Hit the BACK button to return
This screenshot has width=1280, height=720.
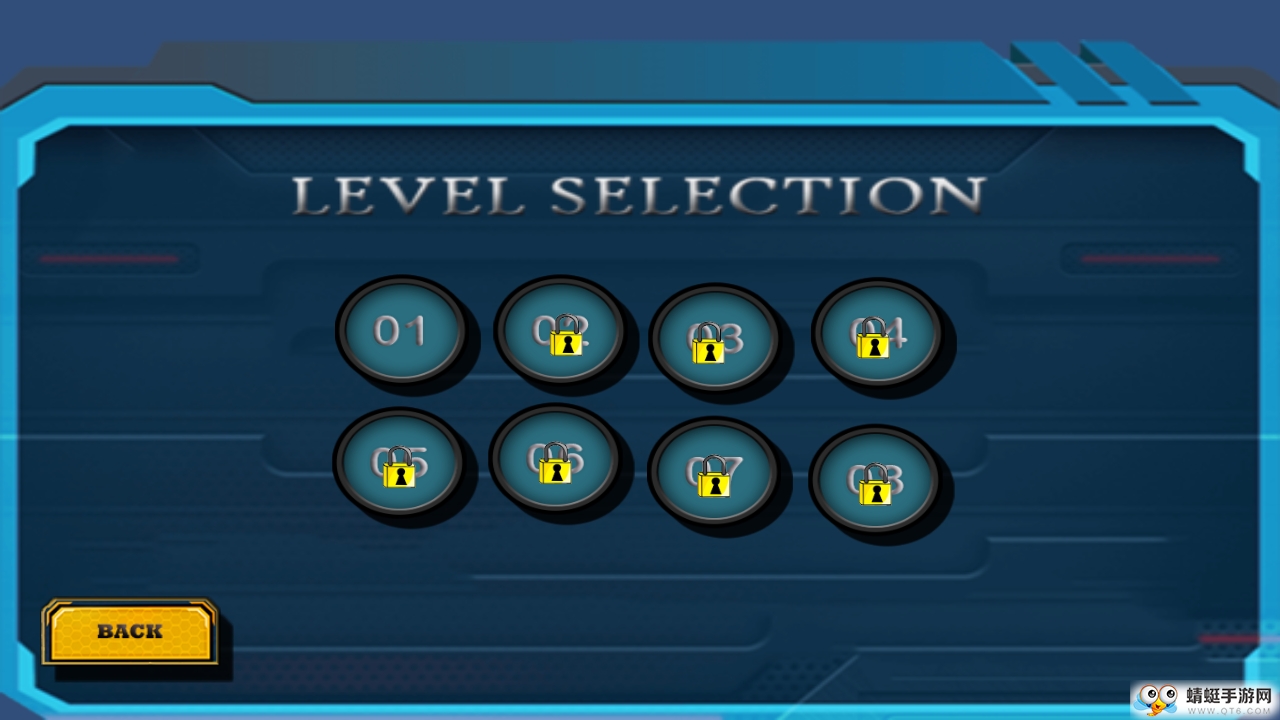coord(128,630)
